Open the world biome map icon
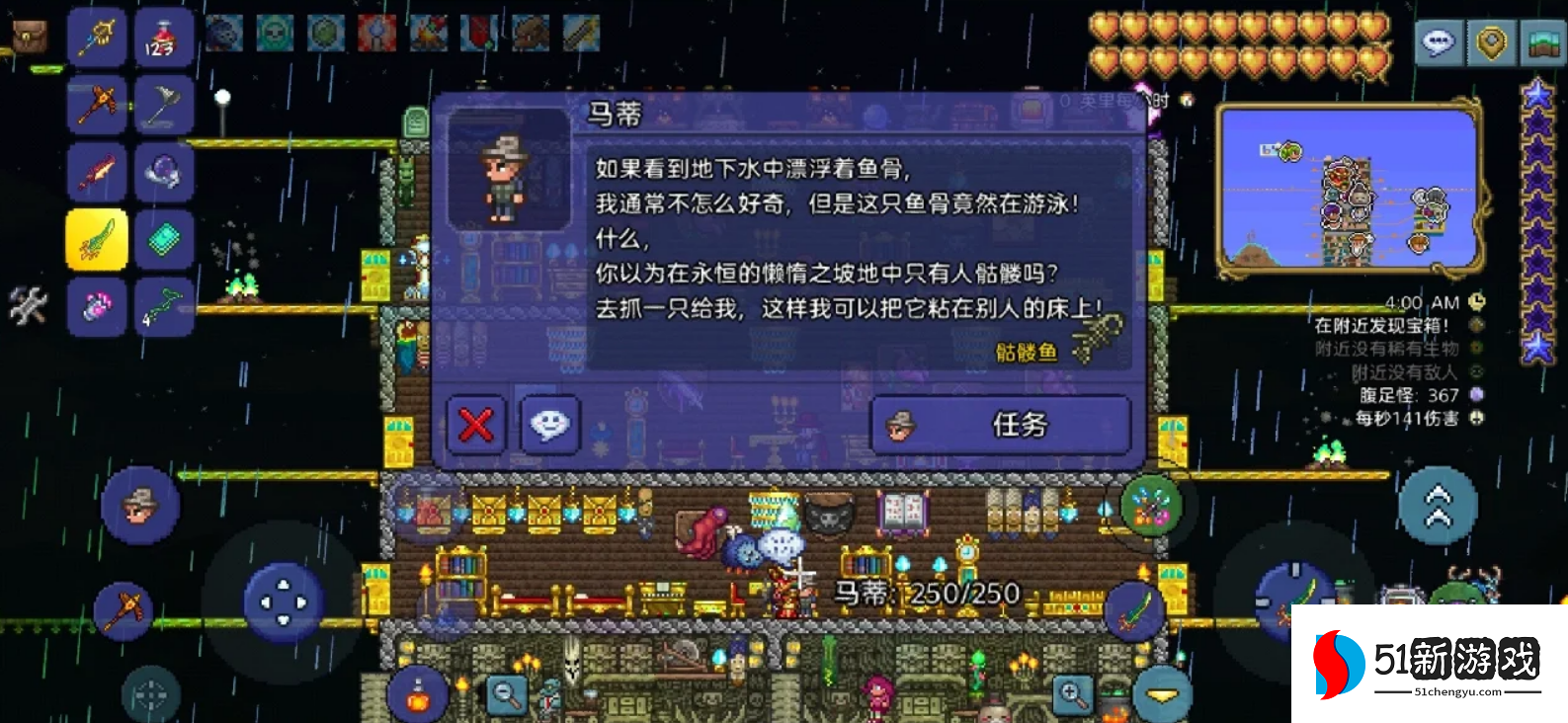This screenshot has width=1568, height=723. pos(1543,42)
